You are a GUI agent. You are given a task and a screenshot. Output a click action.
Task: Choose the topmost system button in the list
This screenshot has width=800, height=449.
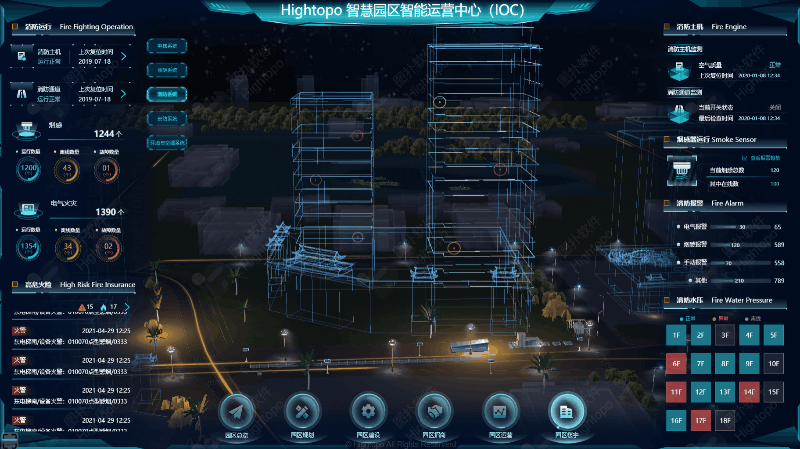(x=167, y=46)
